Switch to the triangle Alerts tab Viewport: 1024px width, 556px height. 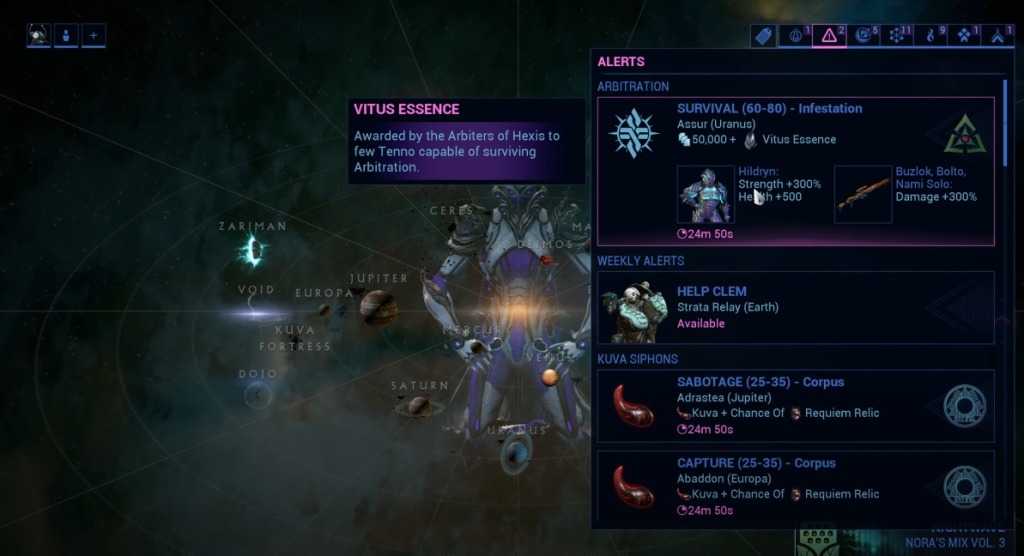(x=830, y=36)
